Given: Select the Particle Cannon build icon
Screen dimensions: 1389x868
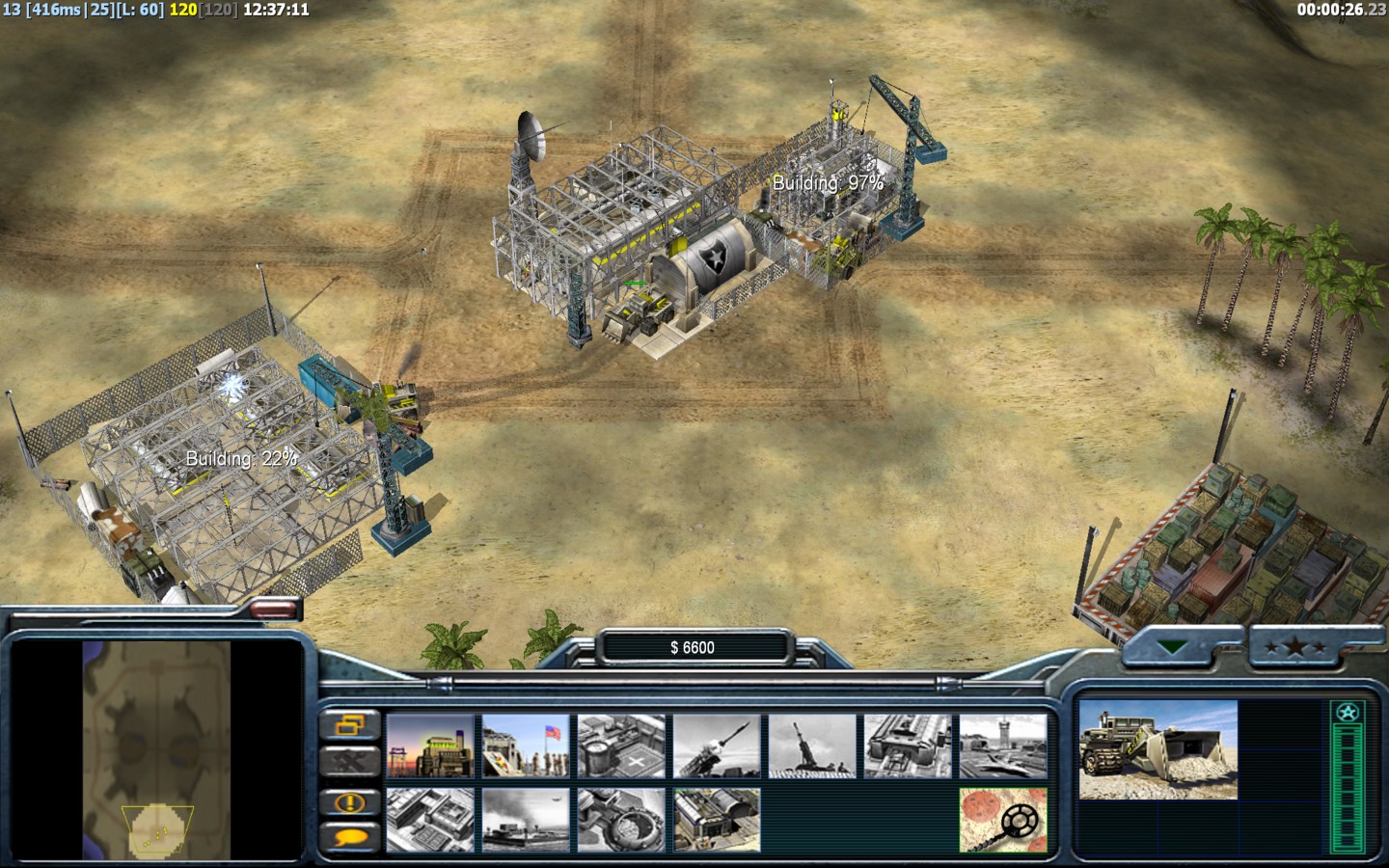Looking at the screenshot, I should pyautogui.click(x=621, y=820).
